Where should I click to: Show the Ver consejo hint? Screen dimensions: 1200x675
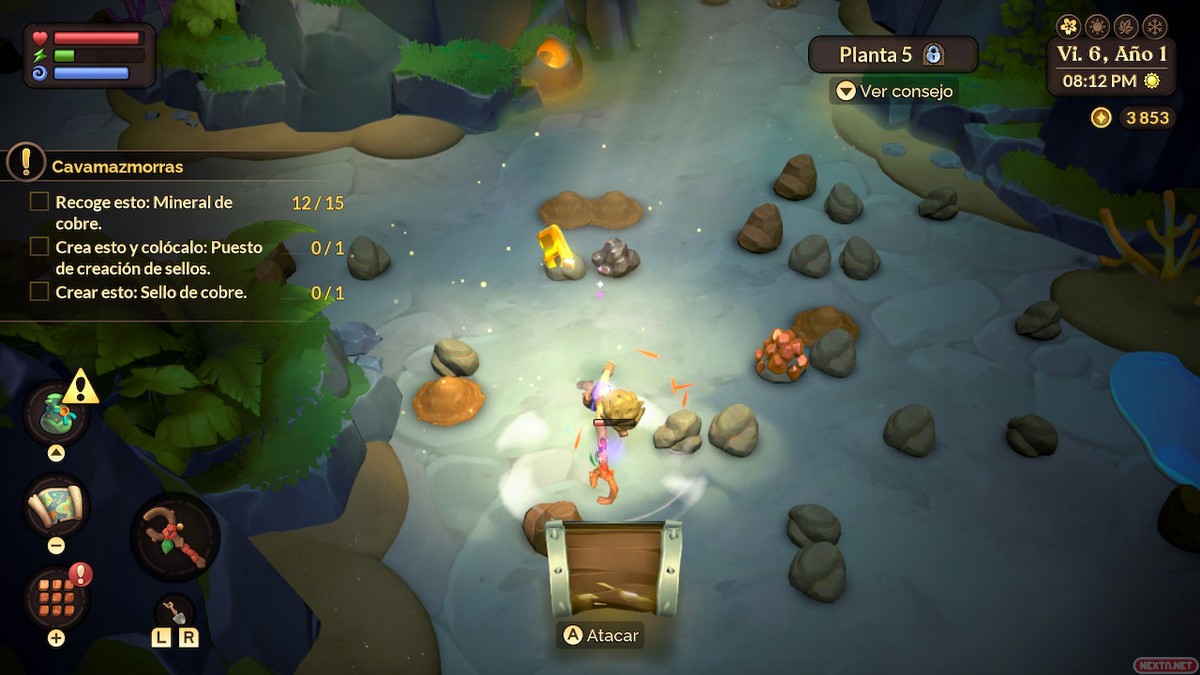tap(893, 91)
